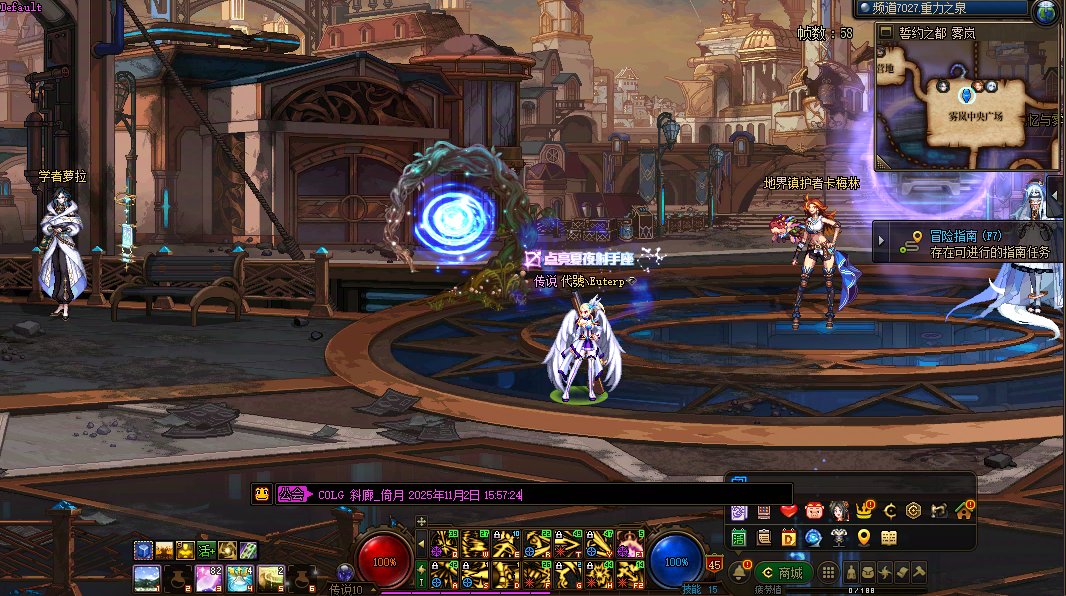Open the red pig face icon
The width and height of the screenshot is (1066, 596).
click(814, 511)
